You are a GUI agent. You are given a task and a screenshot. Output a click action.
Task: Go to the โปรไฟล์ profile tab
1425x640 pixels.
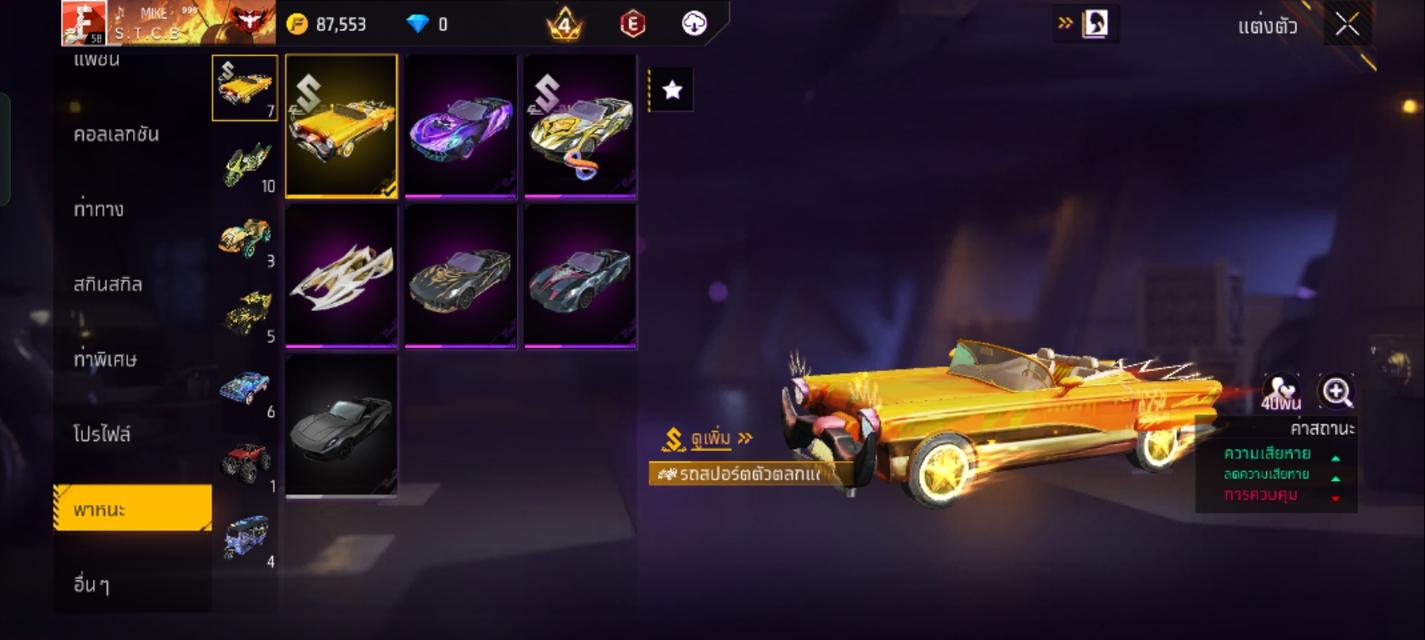click(x=102, y=434)
